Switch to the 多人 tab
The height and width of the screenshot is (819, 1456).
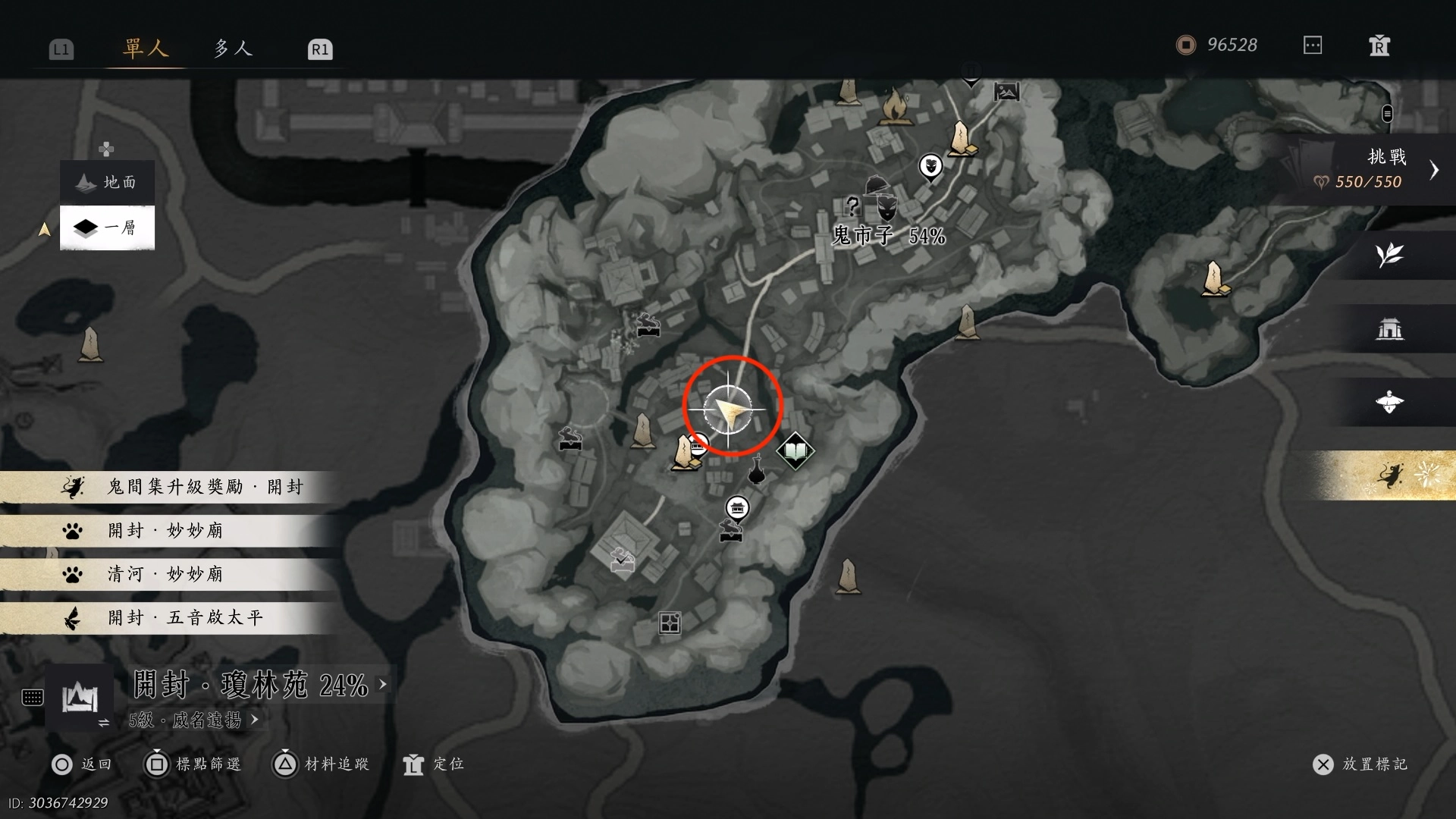(232, 49)
